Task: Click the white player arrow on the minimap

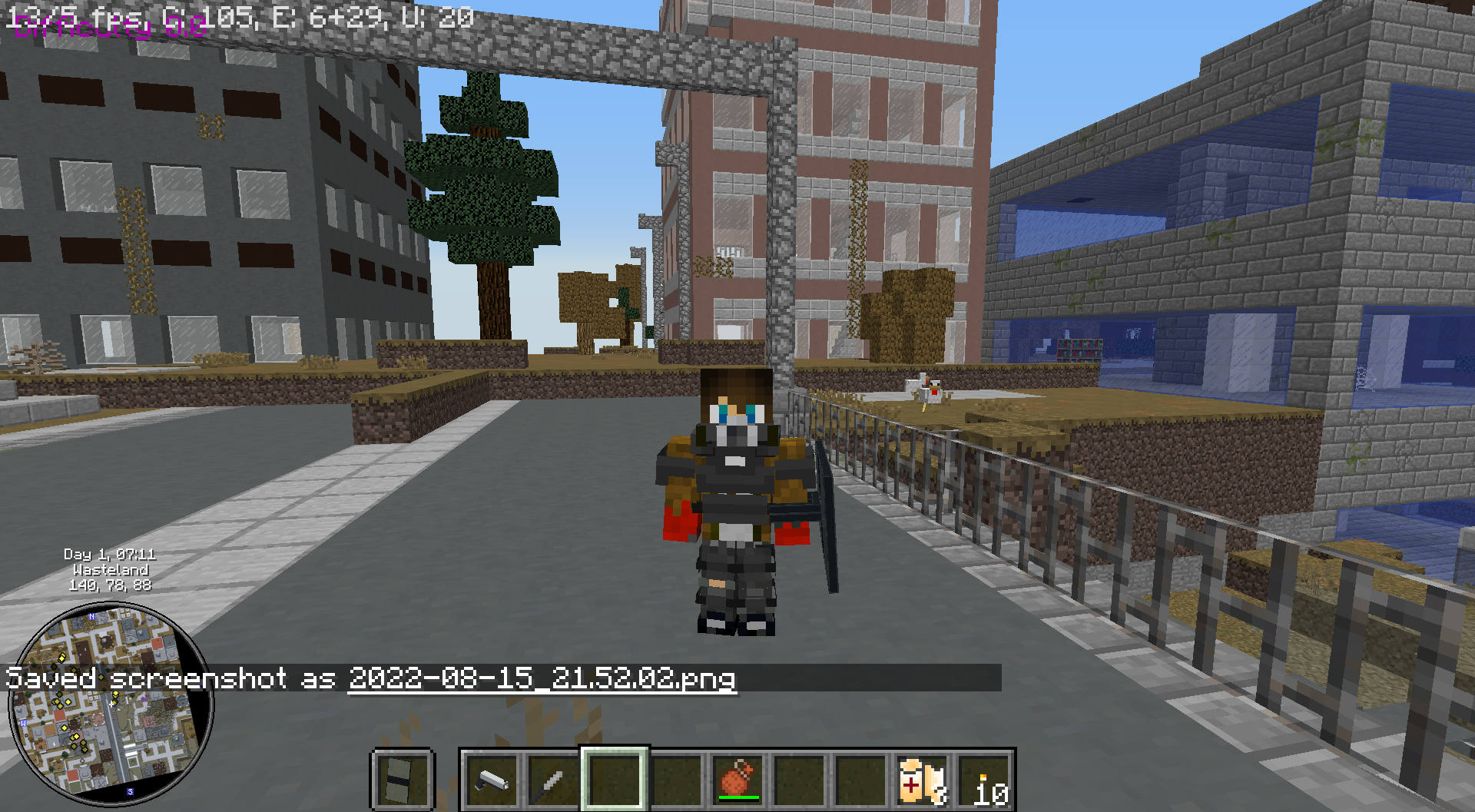Action: 111,704
